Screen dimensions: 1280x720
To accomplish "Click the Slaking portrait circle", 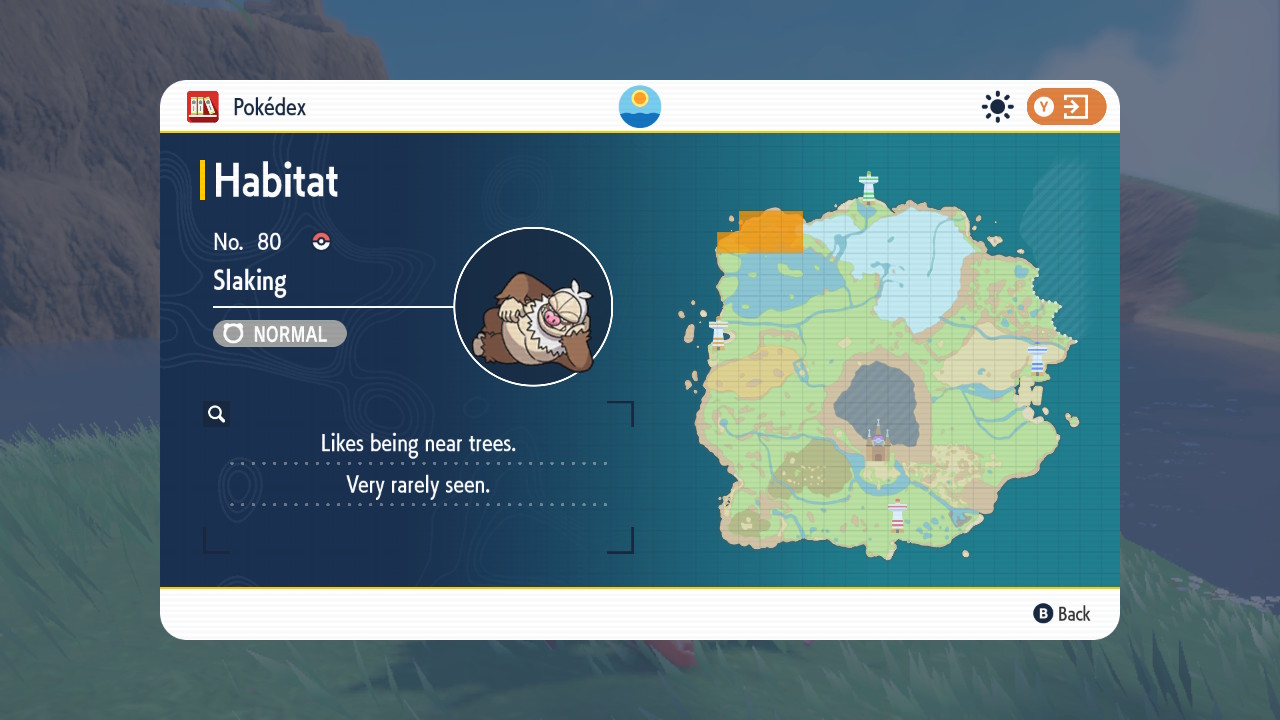I will click(x=533, y=307).
